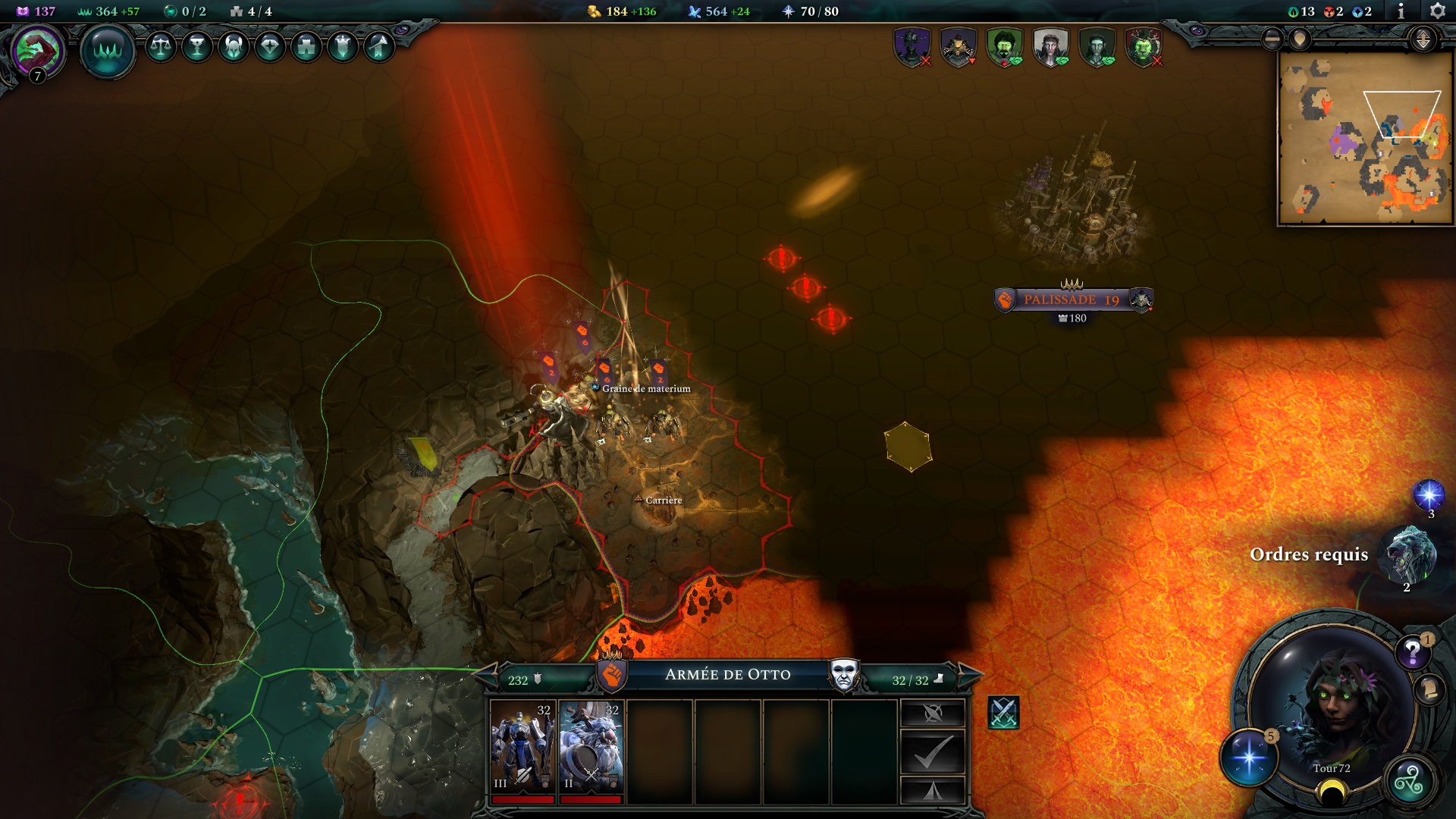Screen dimensions: 1456x819
Task: Open the settings gear in the top-right corner
Action: tap(1439, 11)
